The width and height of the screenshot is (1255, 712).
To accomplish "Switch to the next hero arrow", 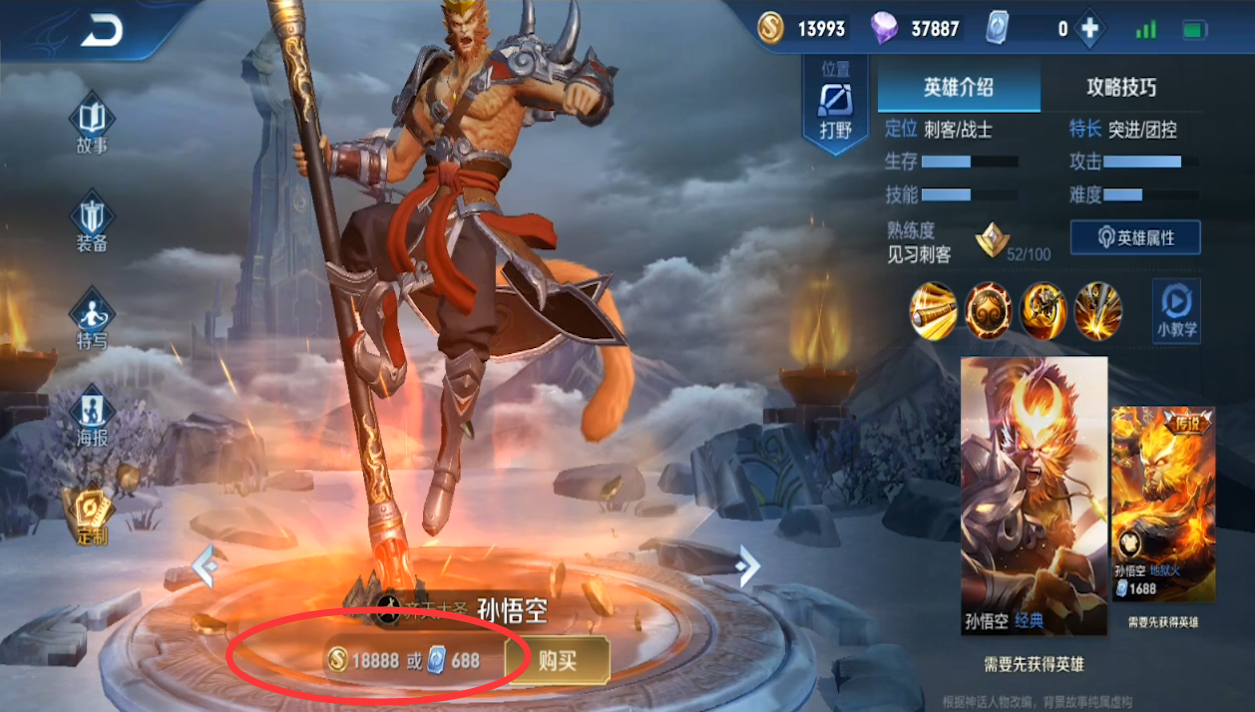I will [x=747, y=566].
